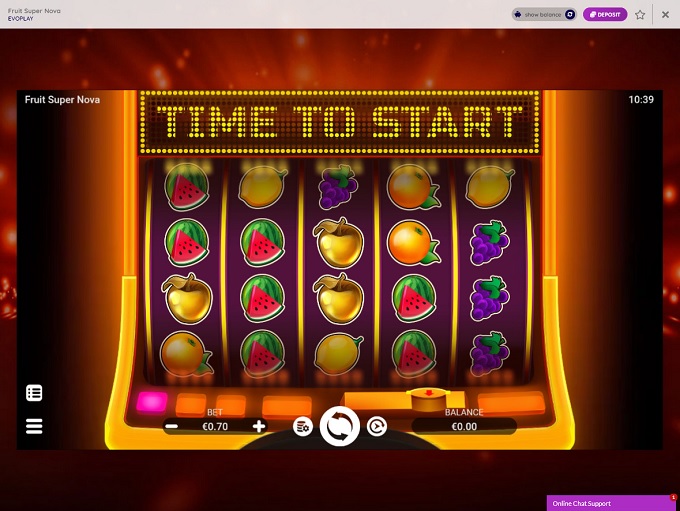Screen dimensions: 680x511
Task: Close the game window with the X
Action: pos(665,14)
